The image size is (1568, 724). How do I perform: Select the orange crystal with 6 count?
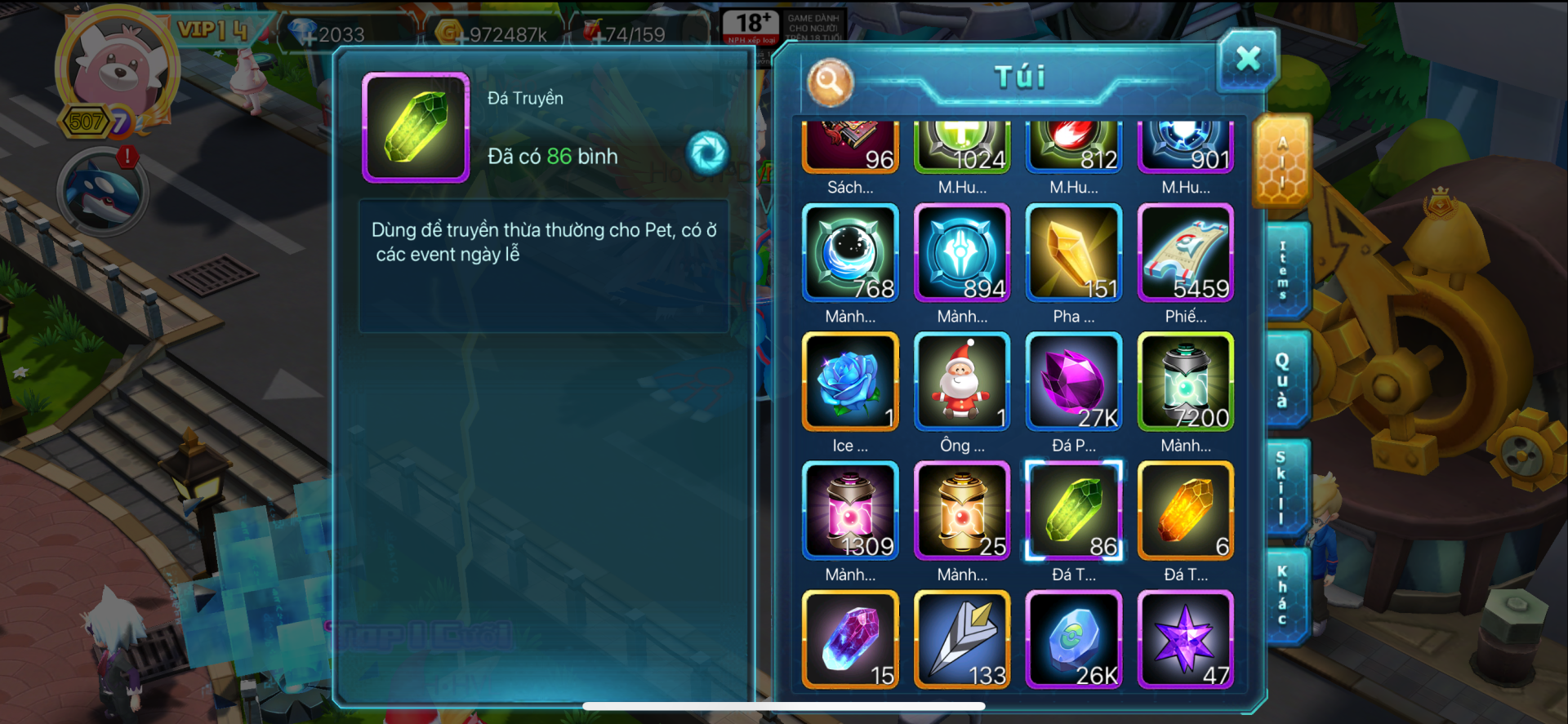[1185, 511]
